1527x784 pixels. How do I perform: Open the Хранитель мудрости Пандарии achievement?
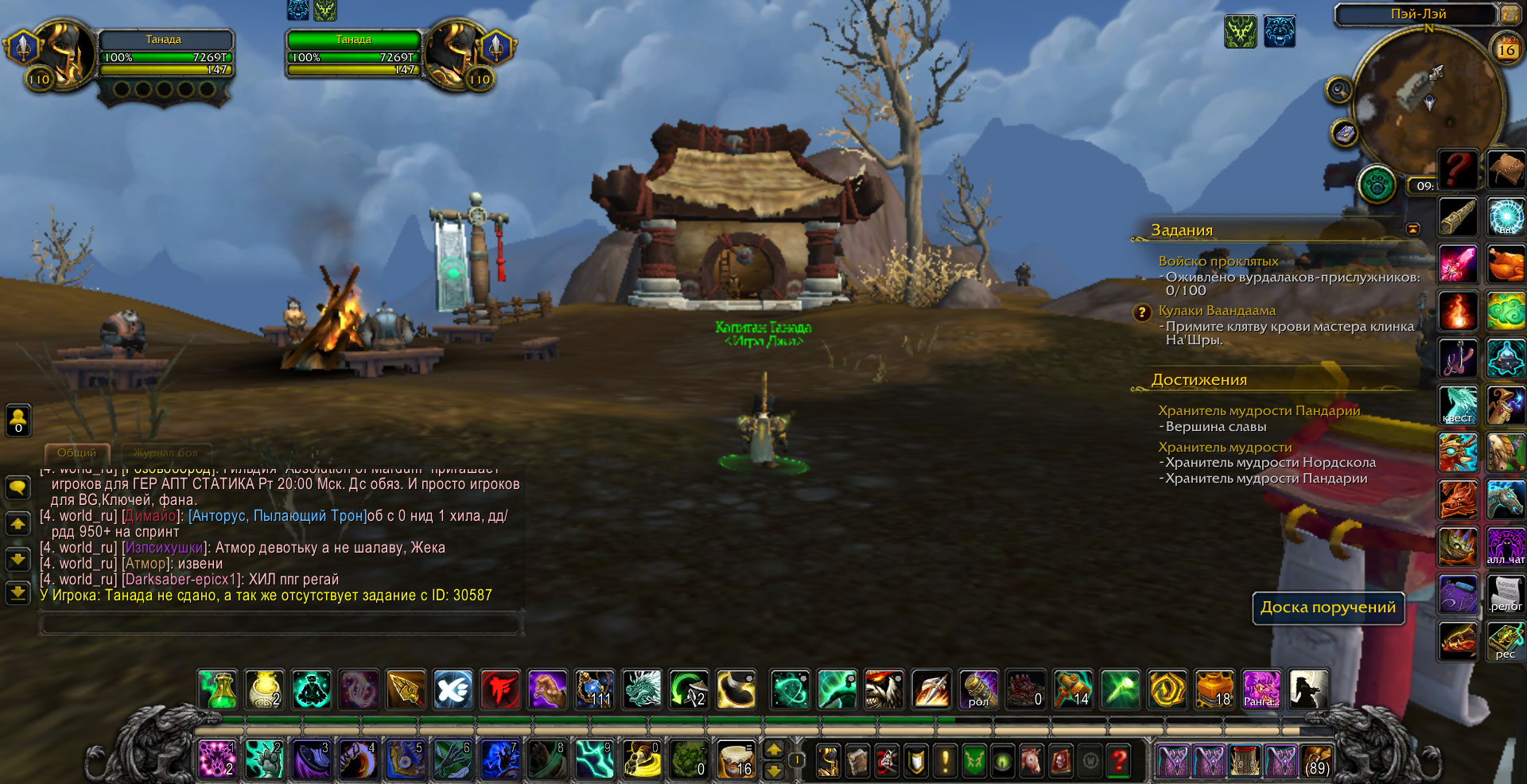point(1259,410)
